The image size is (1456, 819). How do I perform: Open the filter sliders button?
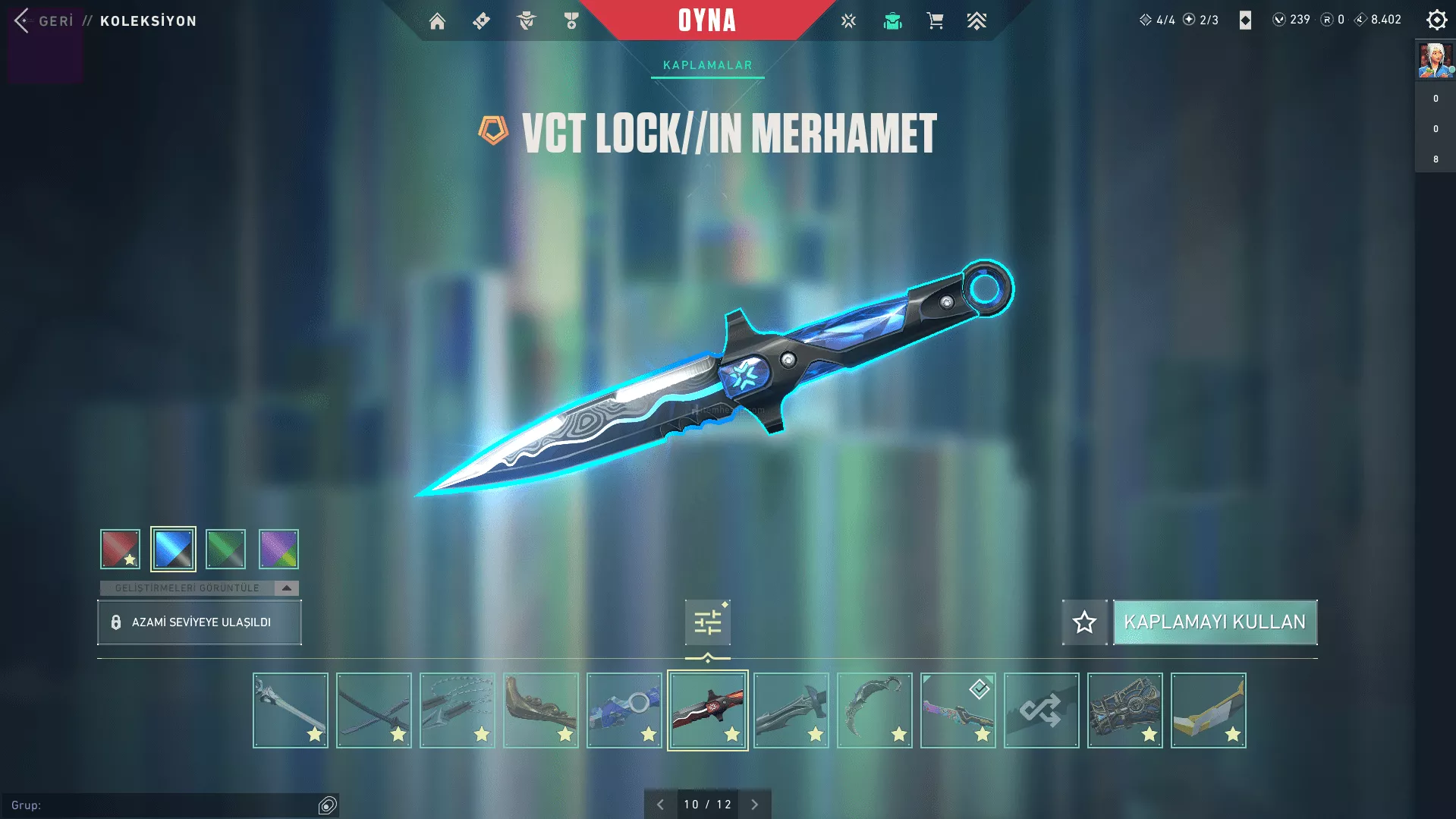tap(707, 623)
